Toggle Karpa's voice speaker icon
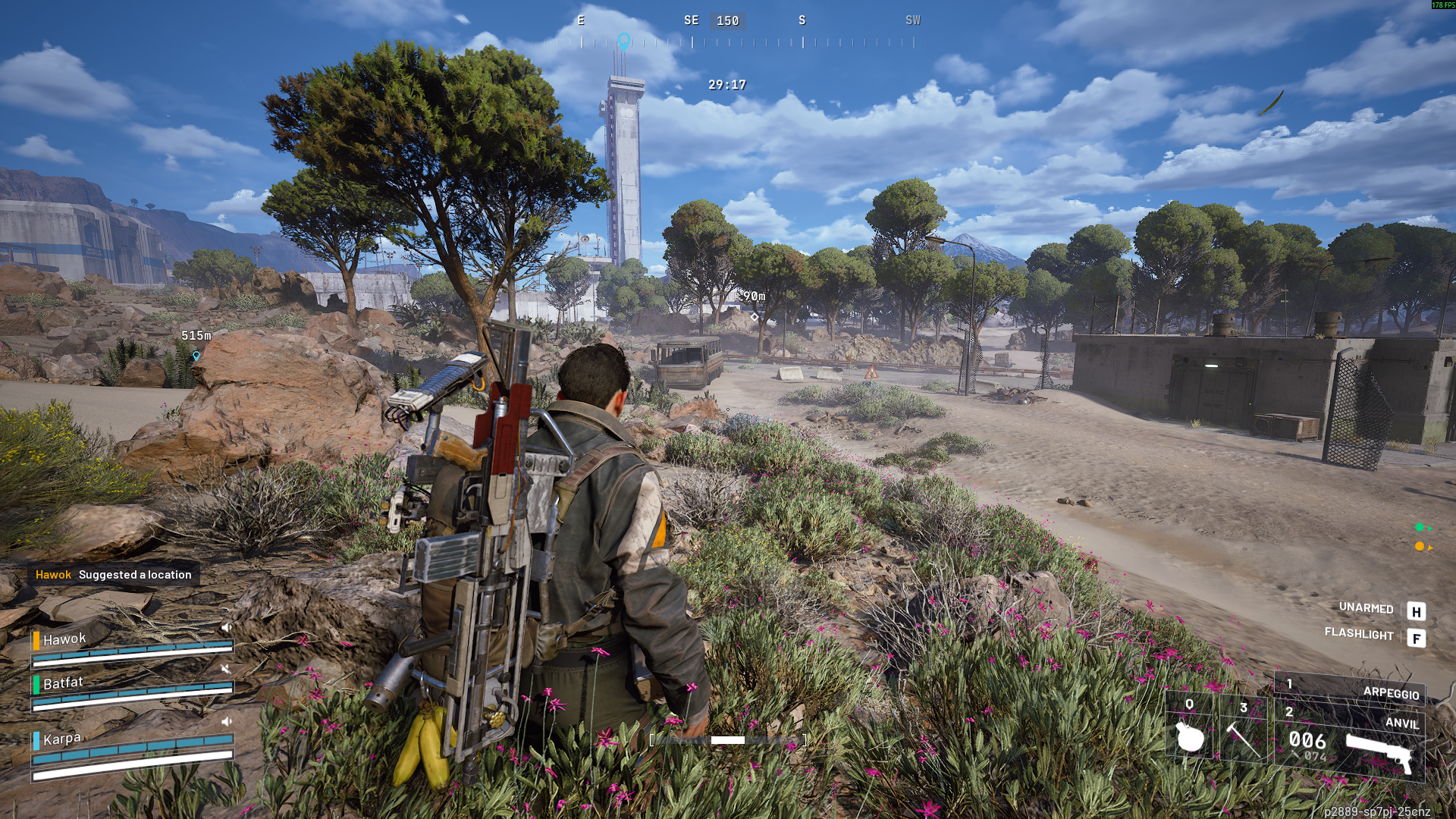The width and height of the screenshot is (1456, 819). 226,721
